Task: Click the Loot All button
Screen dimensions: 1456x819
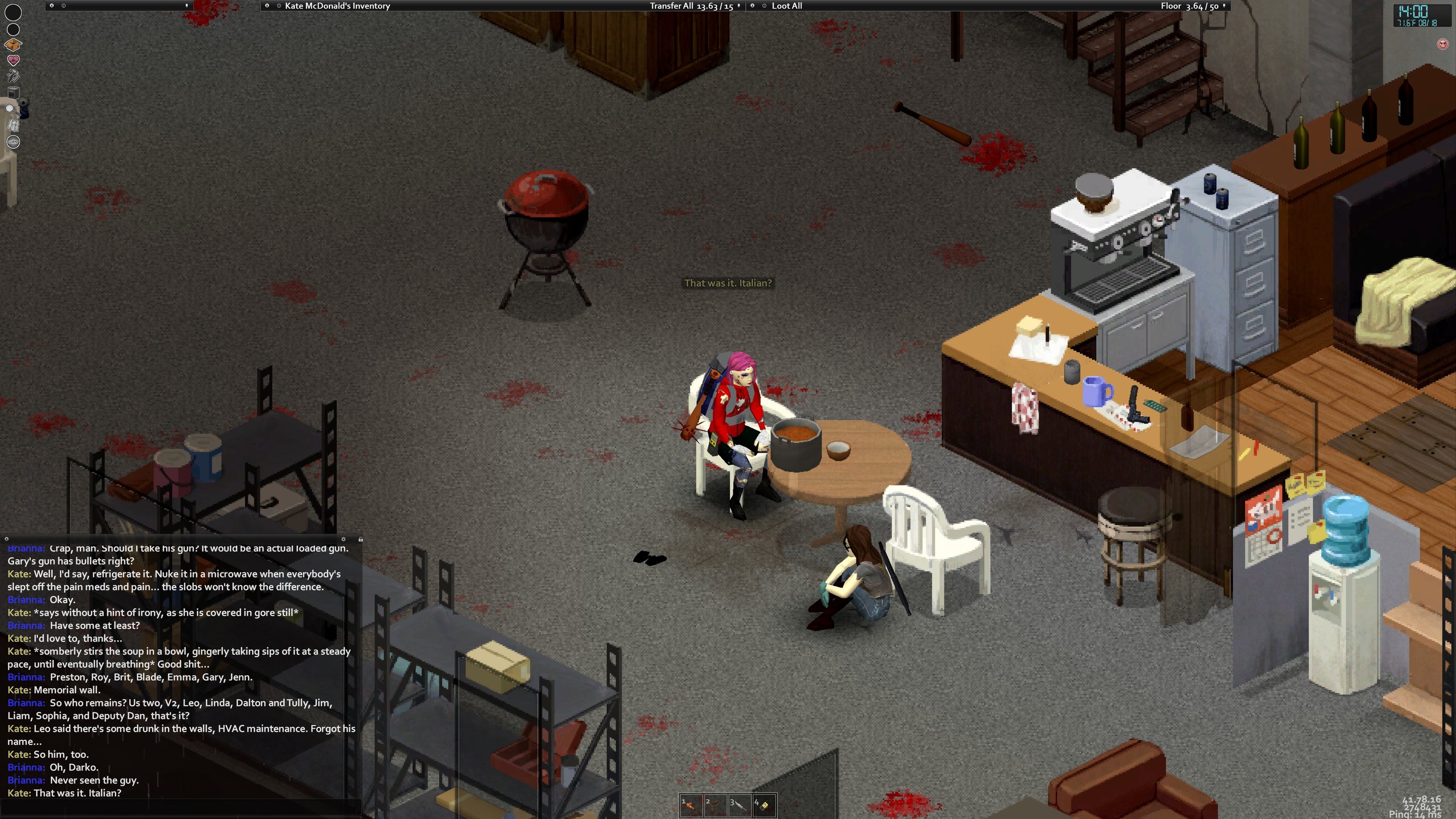Action: pos(787,6)
